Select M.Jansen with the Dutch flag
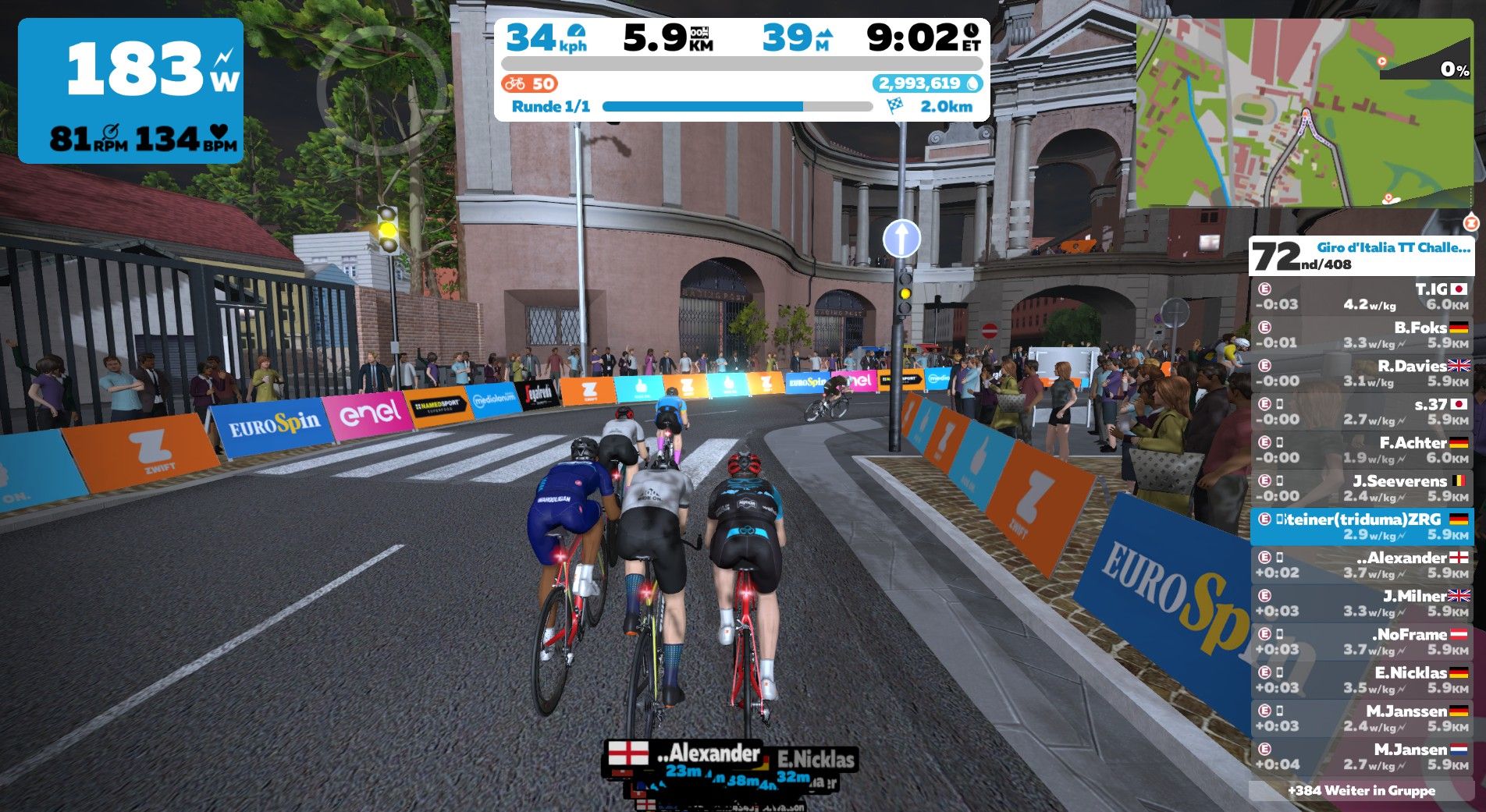1486x812 pixels. click(x=1362, y=756)
